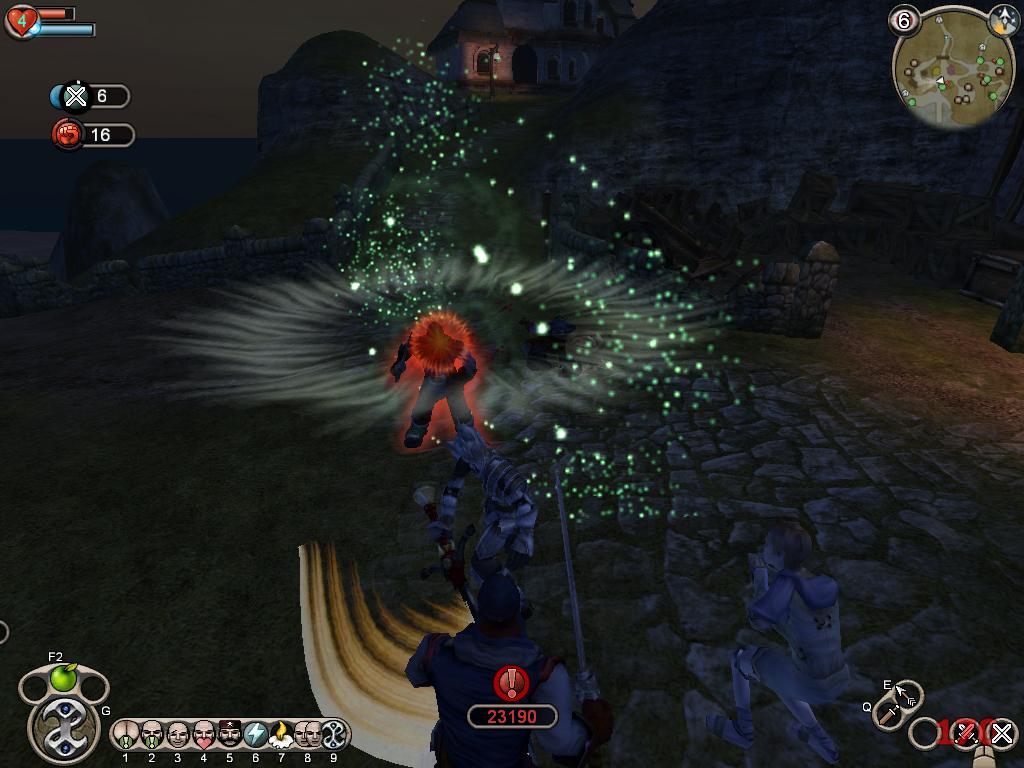
Task: Click the rocket-arrow icon beside the minimap
Action: click(1003, 21)
